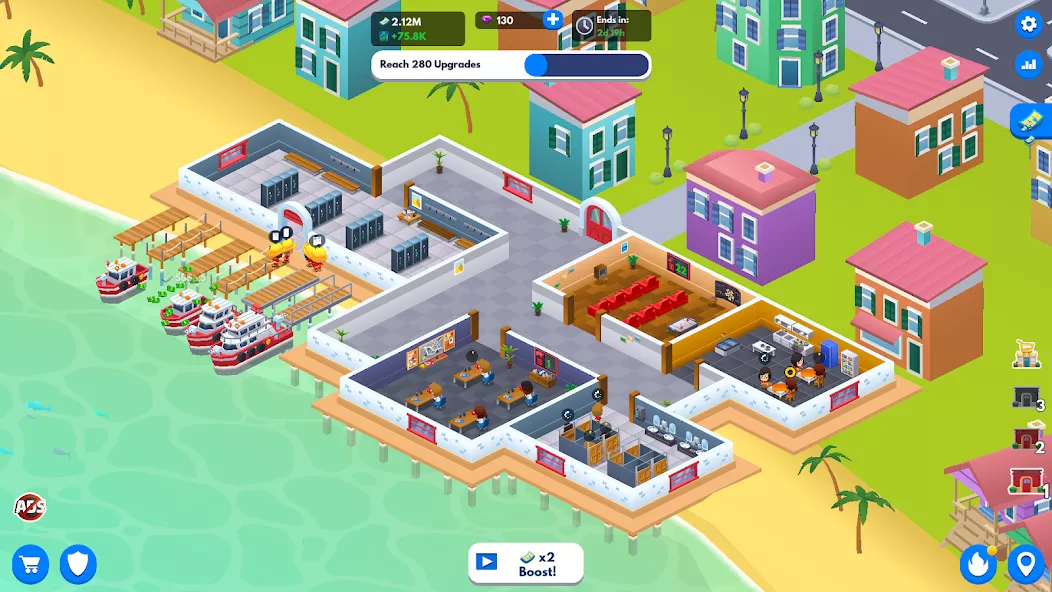
Task: Open the shop building with cart icon
Action: (x=1027, y=353)
